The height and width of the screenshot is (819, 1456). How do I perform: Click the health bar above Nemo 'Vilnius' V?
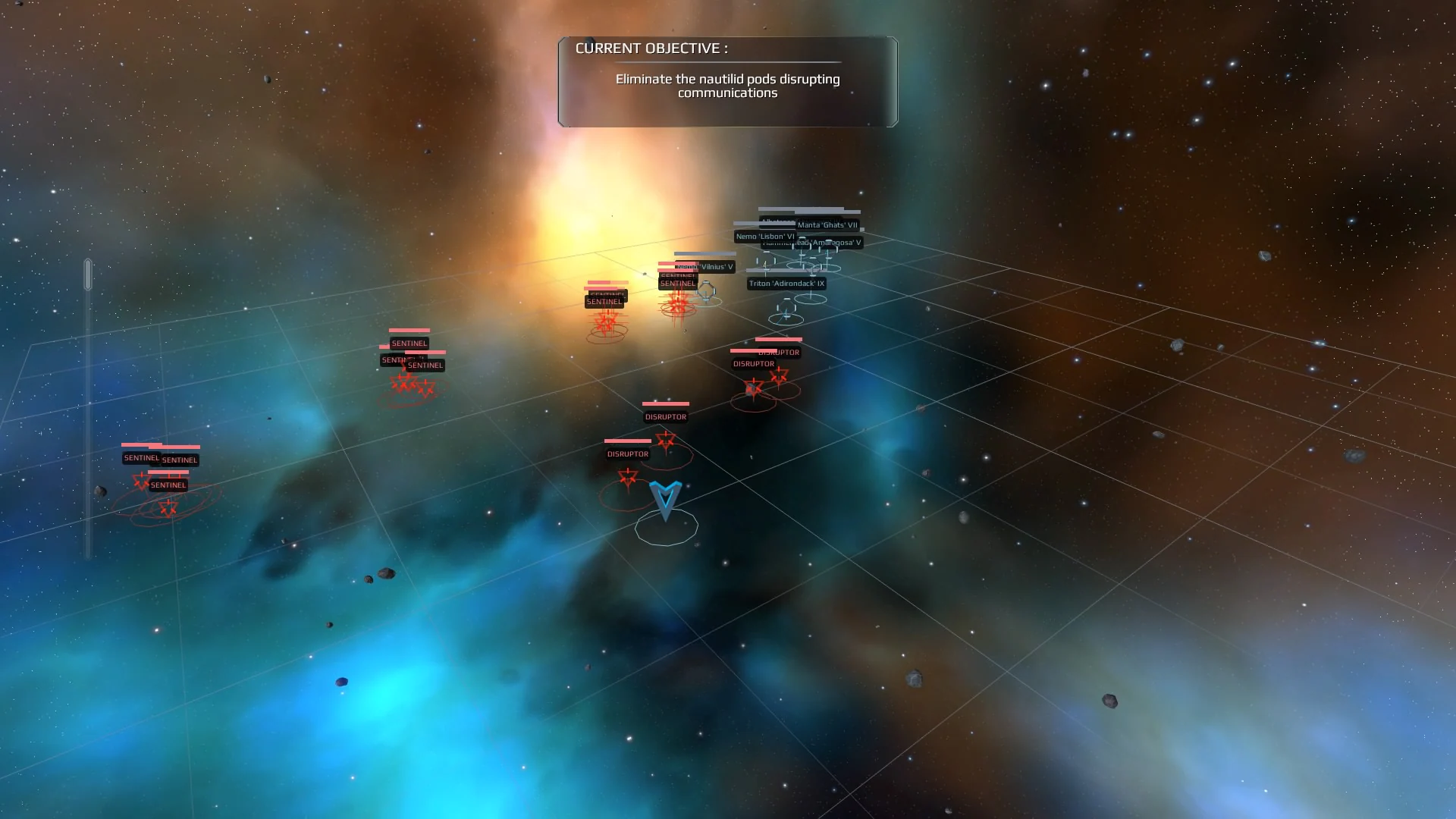click(x=705, y=255)
